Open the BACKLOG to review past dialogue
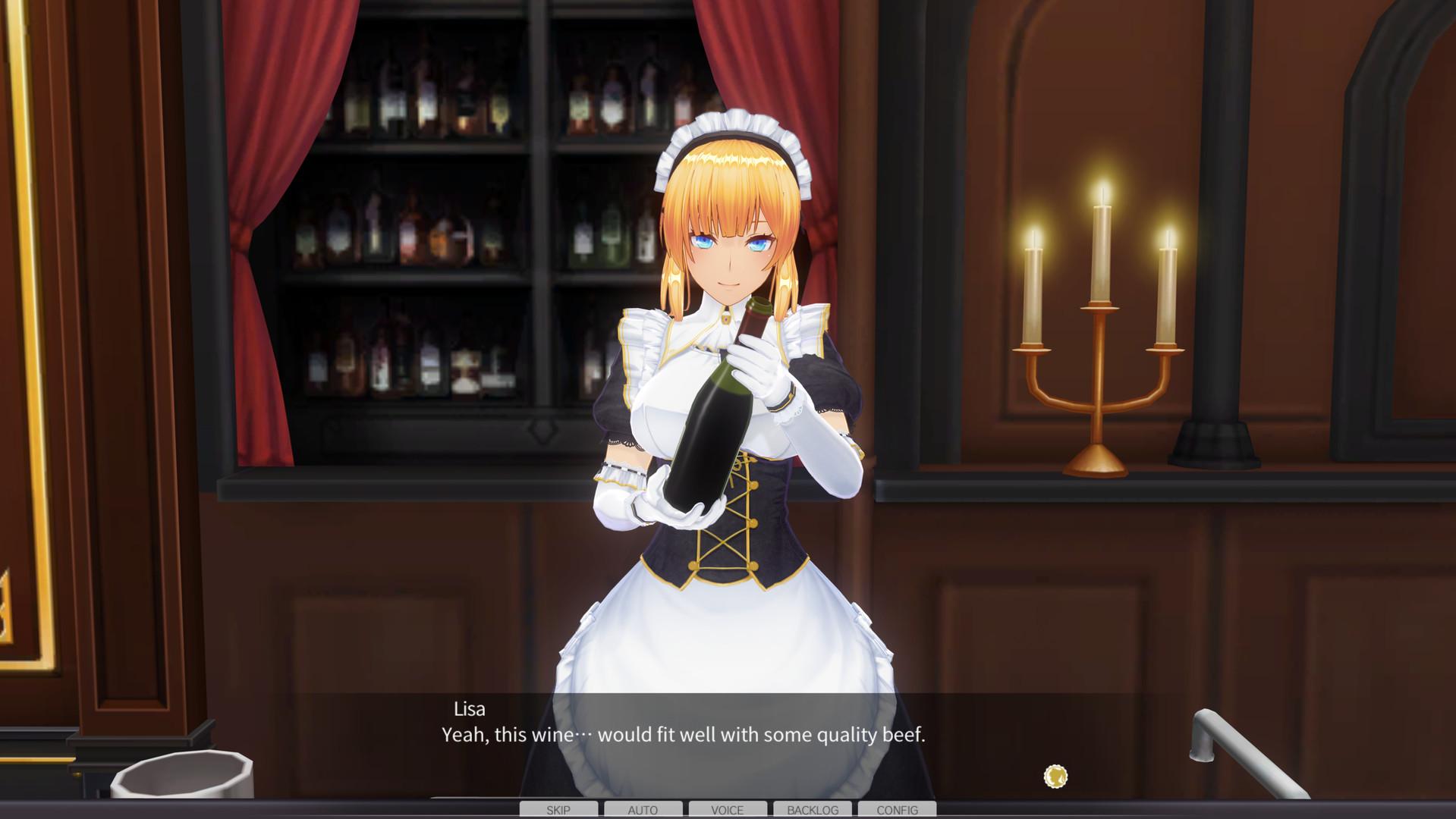This screenshot has height=819, width=1456. pos(812,809)
